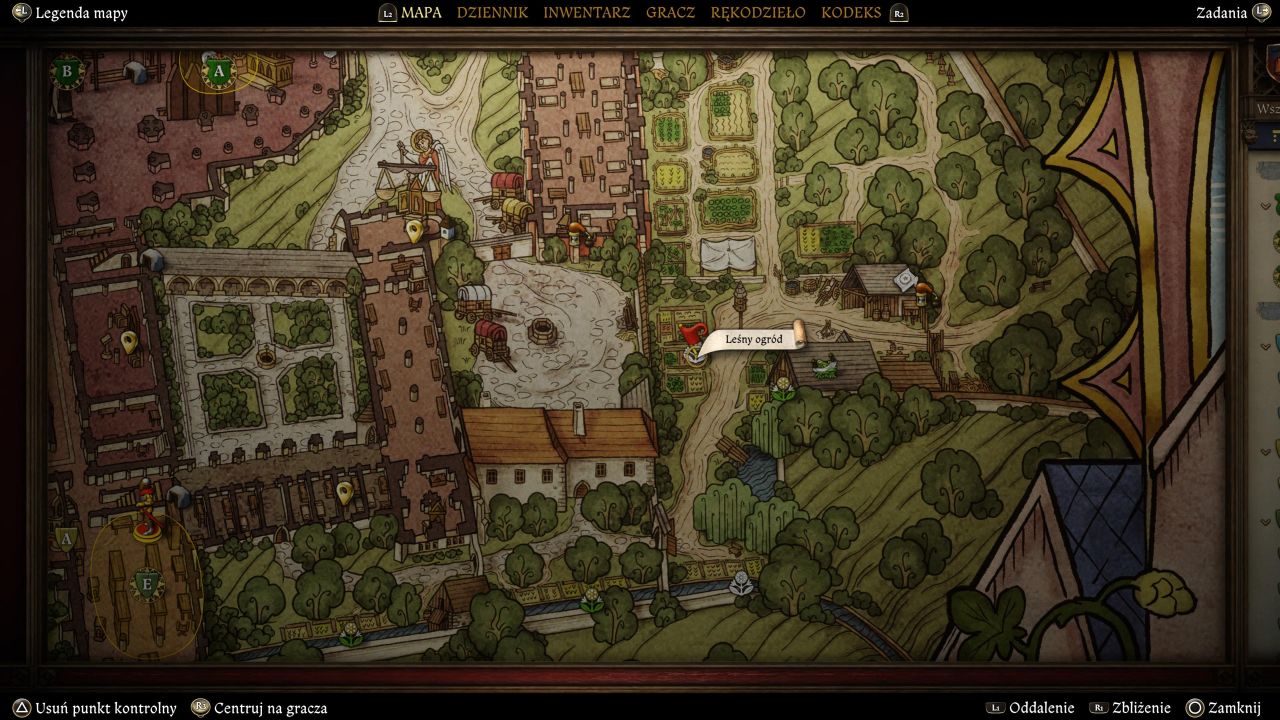Open the KODEKS tab
The image size is (1280, 720).
pyautogui.click(x=851, y=13)
